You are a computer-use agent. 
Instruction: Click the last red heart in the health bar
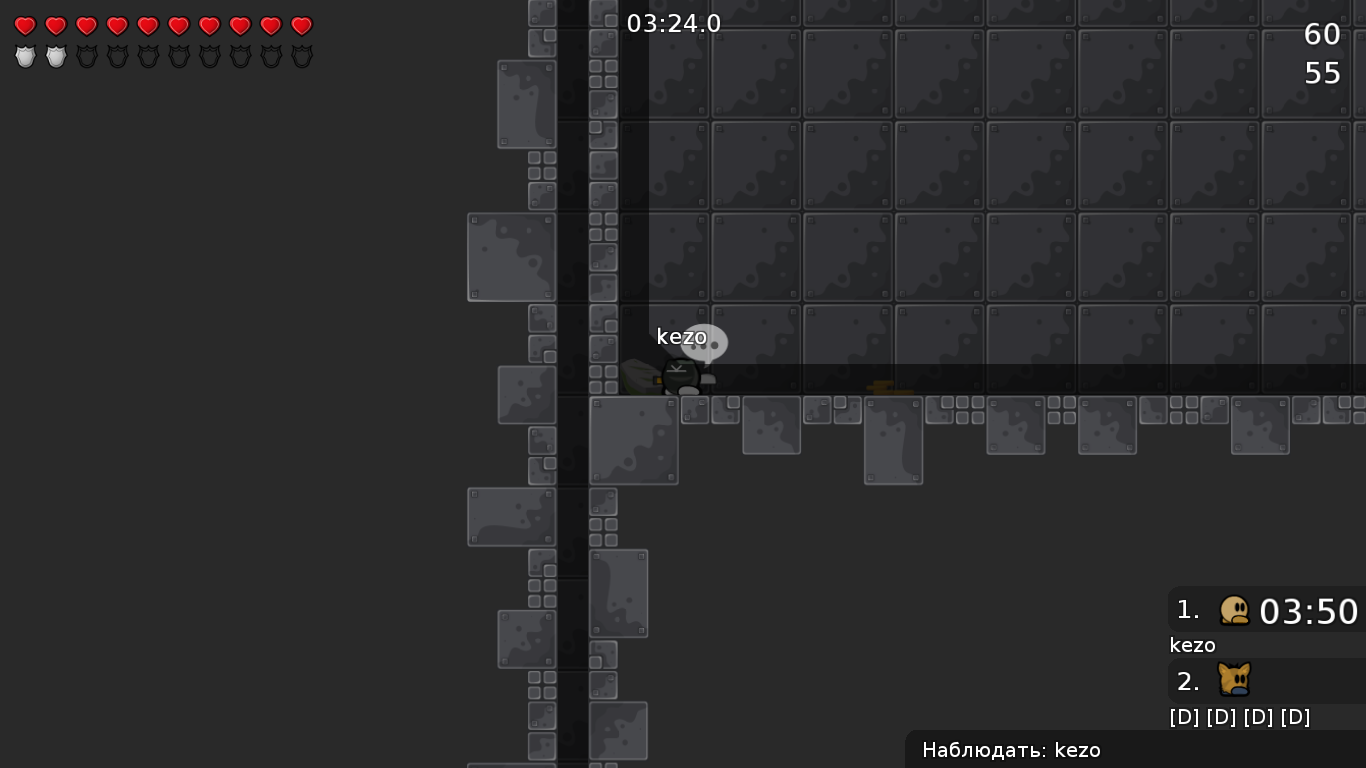point(301,26)
